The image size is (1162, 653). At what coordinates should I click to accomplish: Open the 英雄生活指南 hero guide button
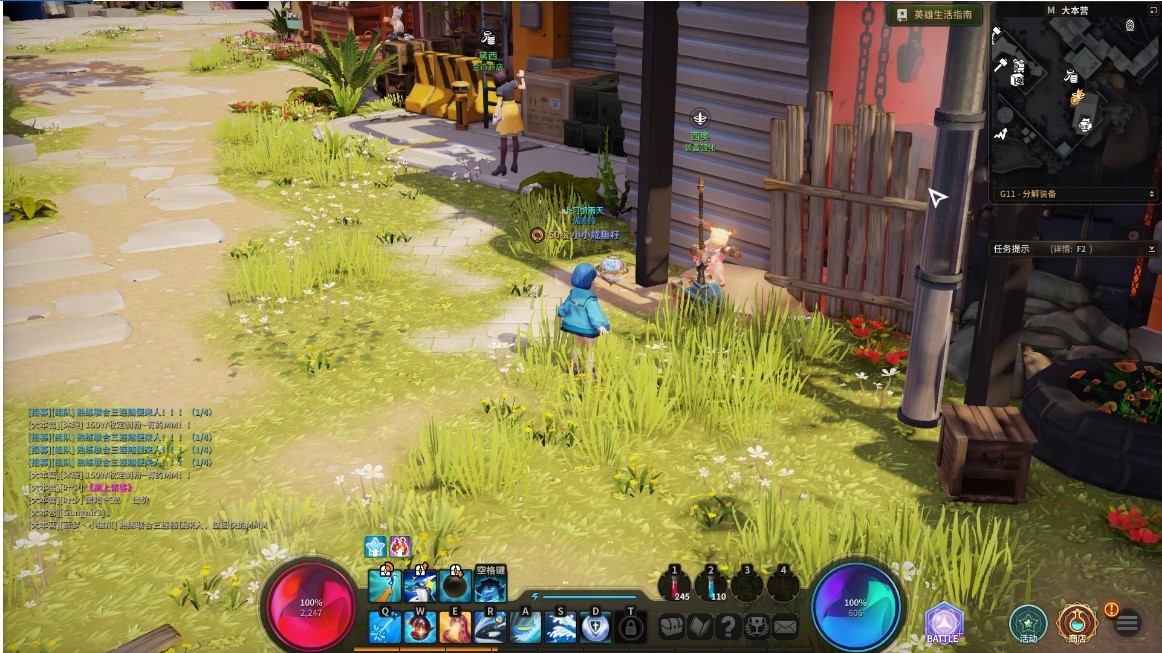[x=934, y=15]
